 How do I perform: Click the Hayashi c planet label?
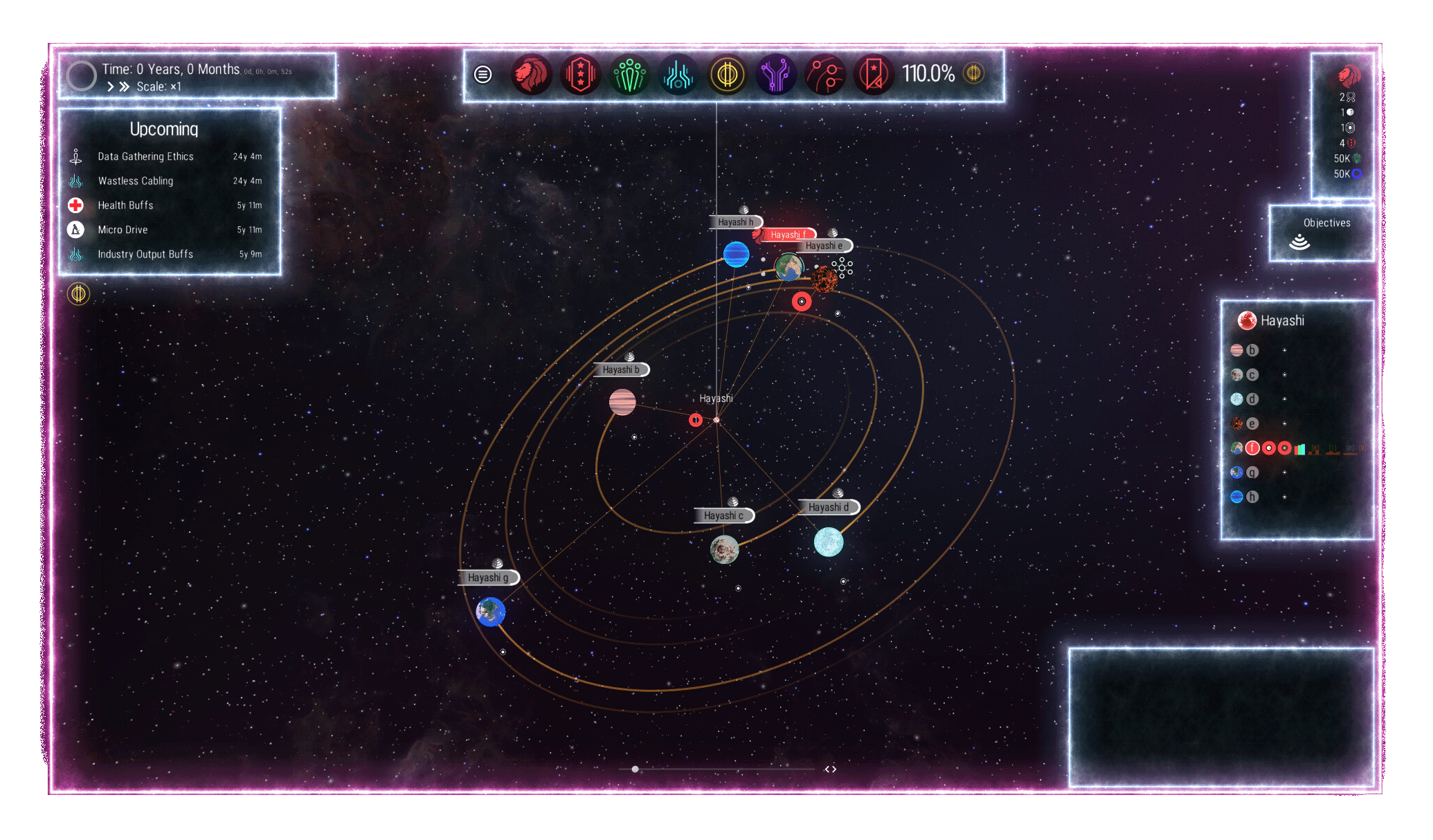pyautogui.click(x=723, y=515)
